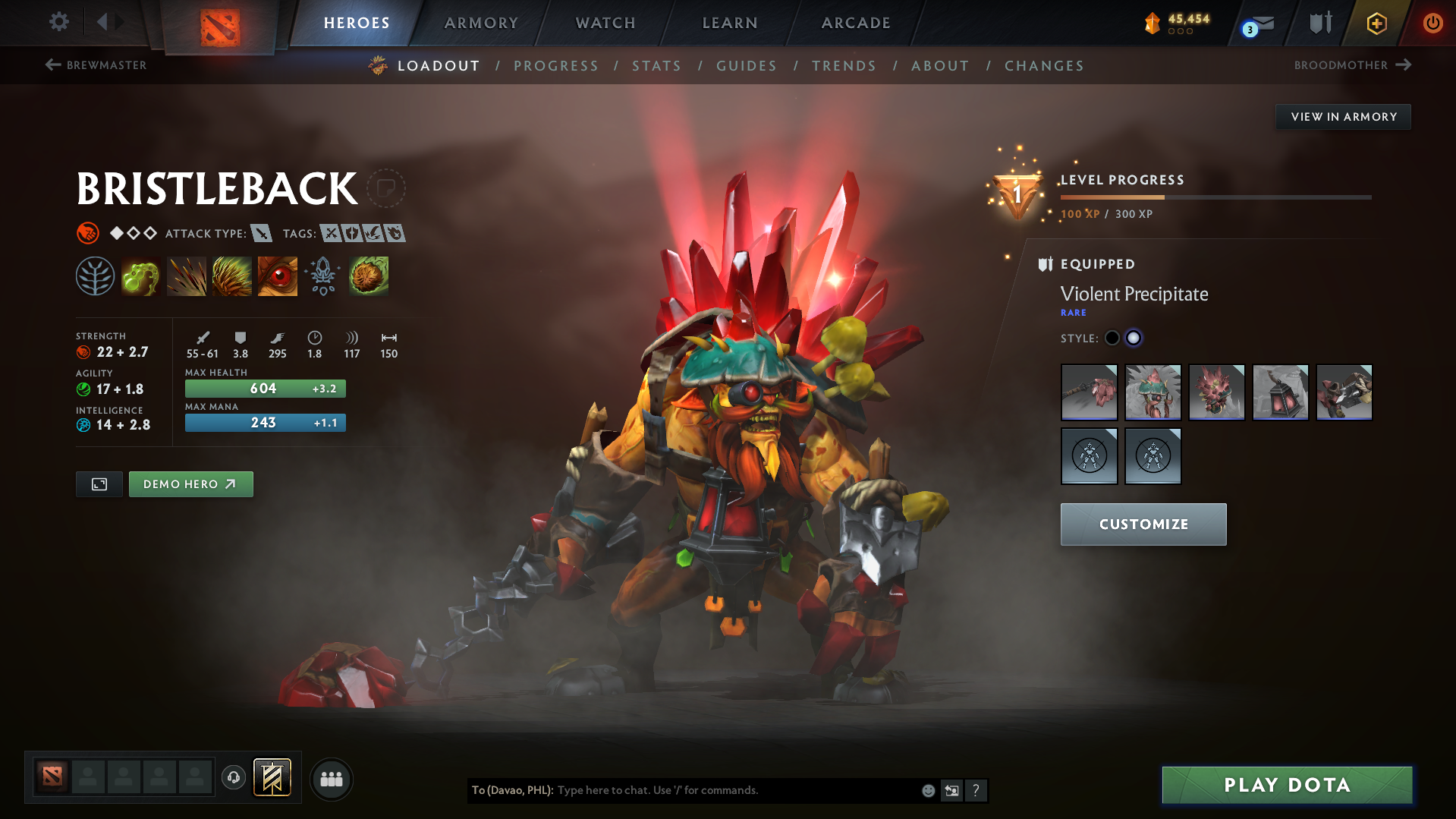Select the black style option

coord(1112,339)
